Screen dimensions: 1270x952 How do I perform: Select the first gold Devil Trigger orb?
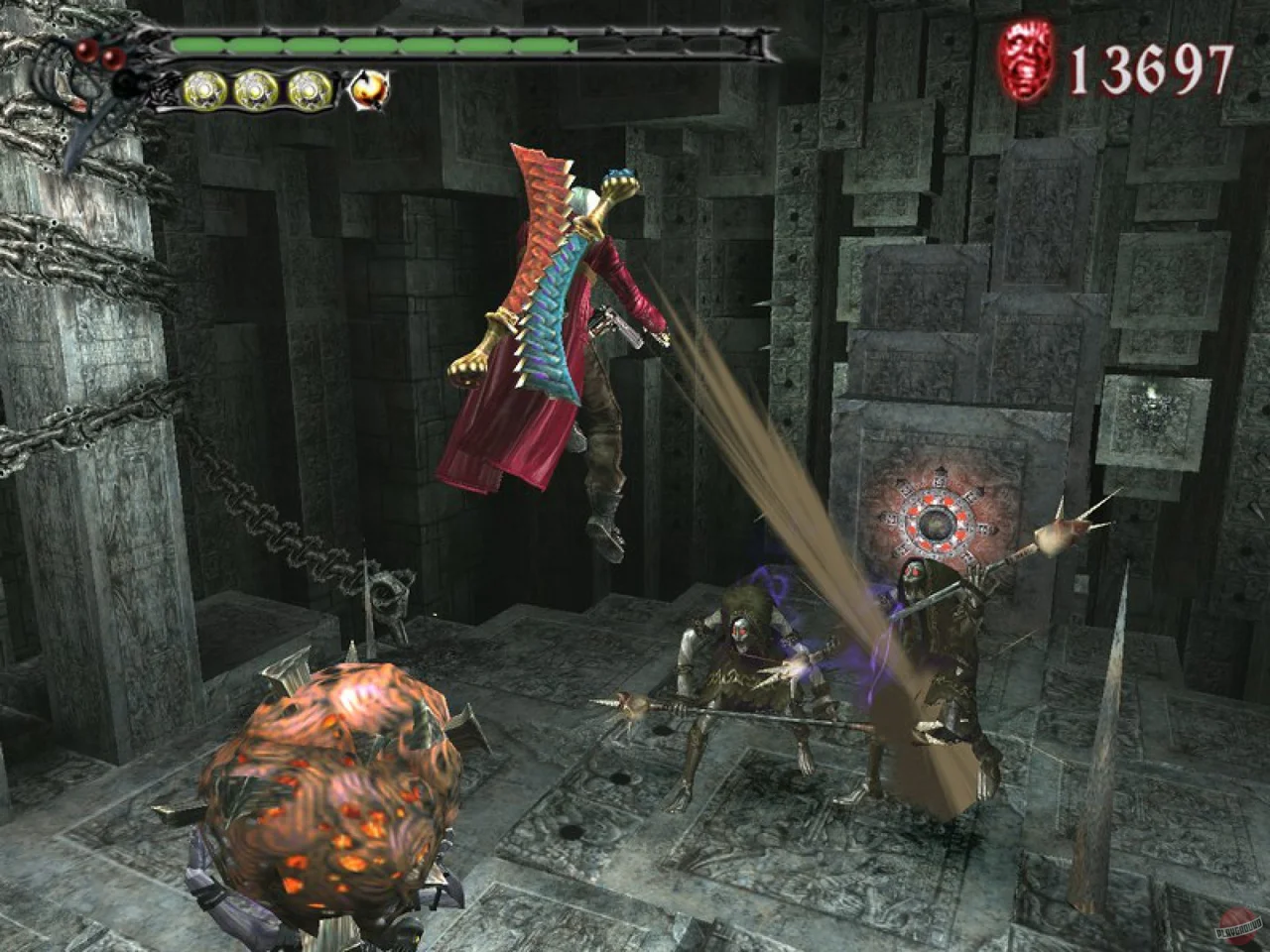[x=205, y=87]
